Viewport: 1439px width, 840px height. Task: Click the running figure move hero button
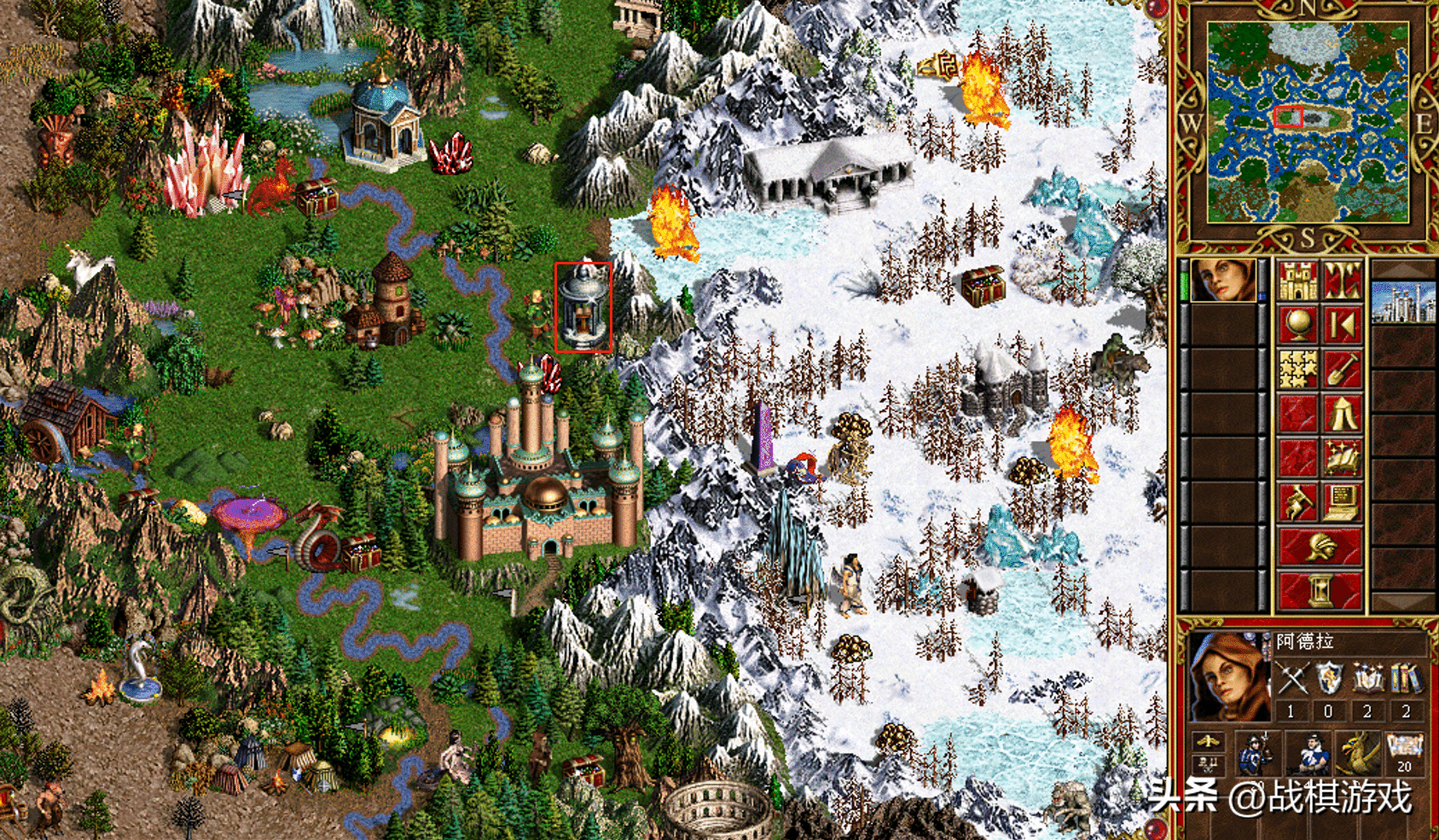1297,502
